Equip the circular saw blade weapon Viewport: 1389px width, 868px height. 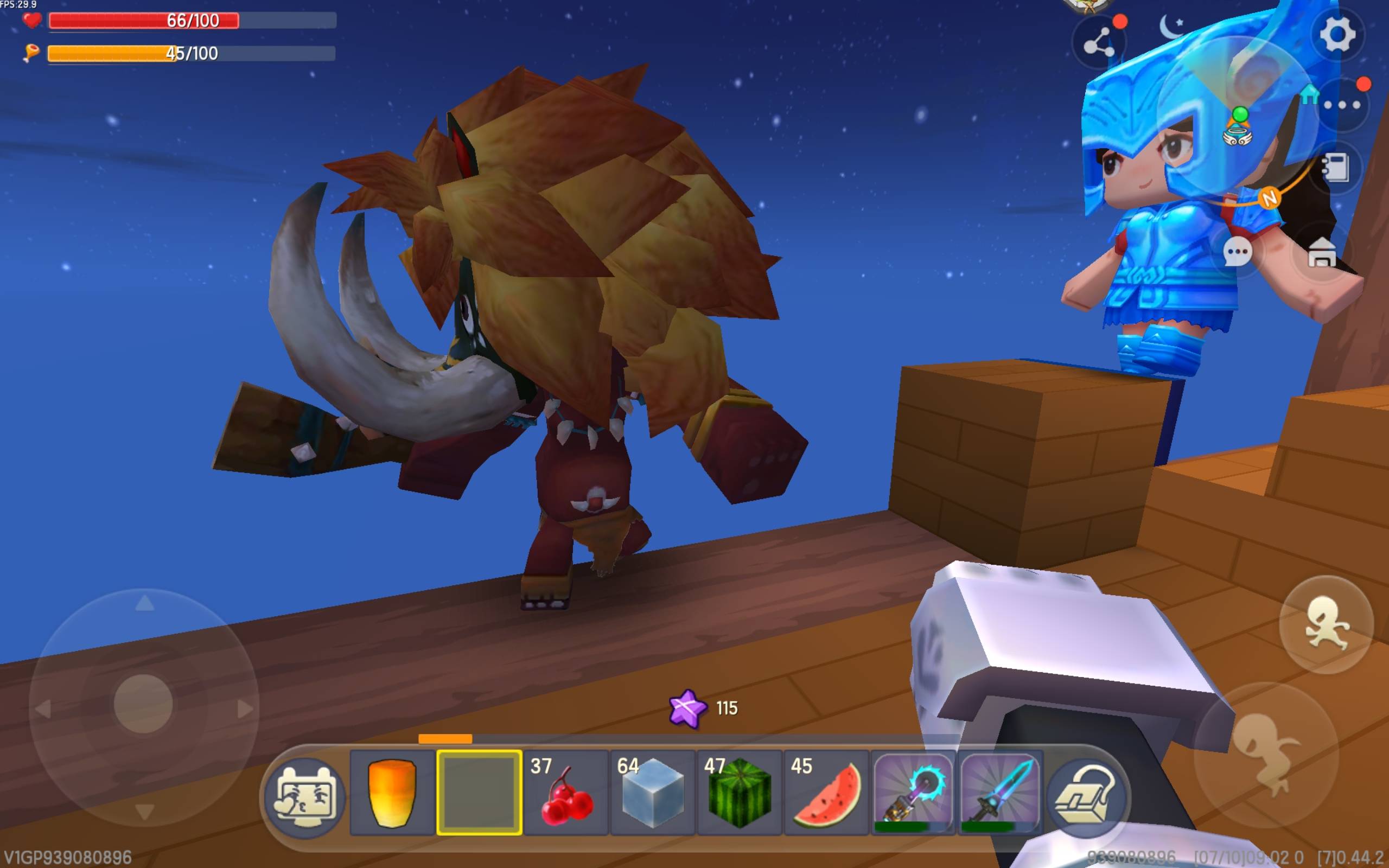coord(913,793)
